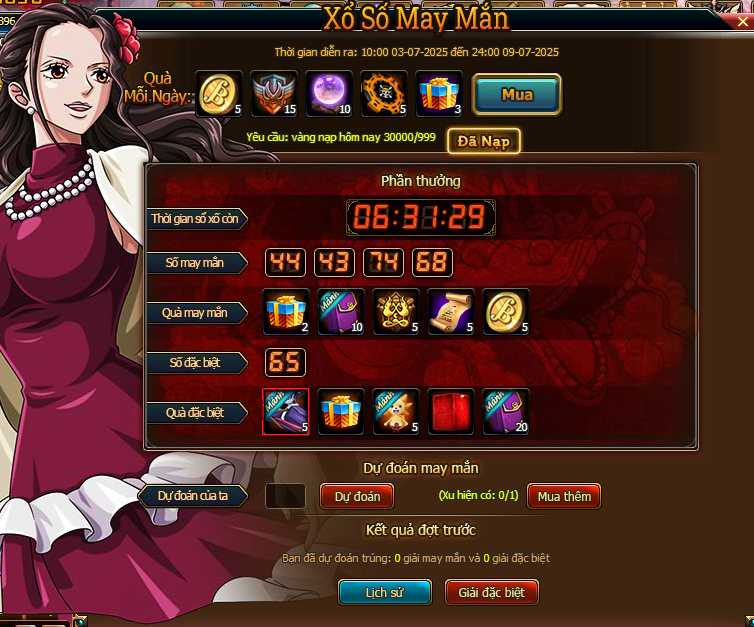Inspect the purple bag fragment with quantity 20
The width and height of the screenshot is (754, 627).
[506, 412]
